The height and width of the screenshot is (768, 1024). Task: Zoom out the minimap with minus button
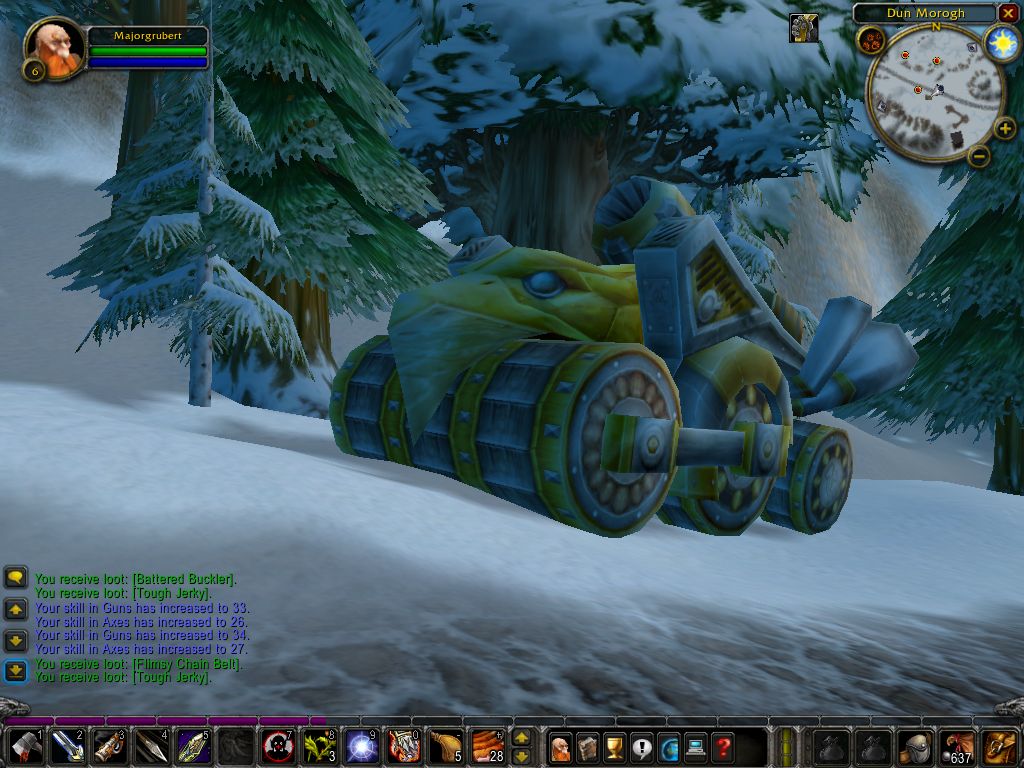tap(979, 155)
